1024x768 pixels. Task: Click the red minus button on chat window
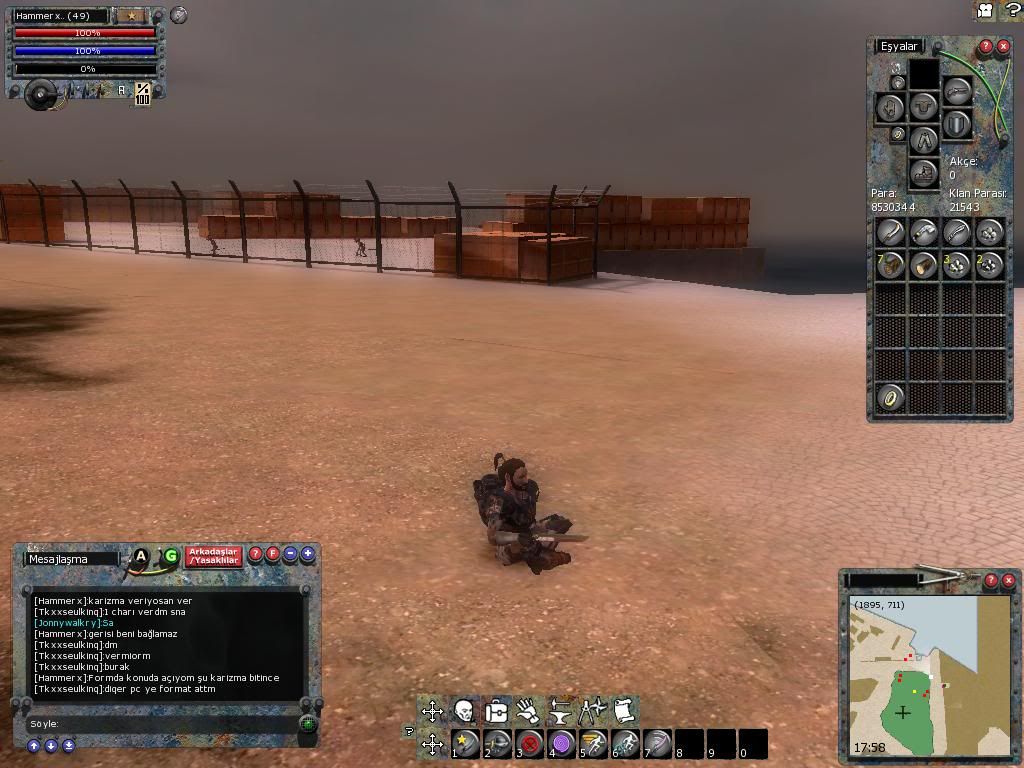pos(290,554)
